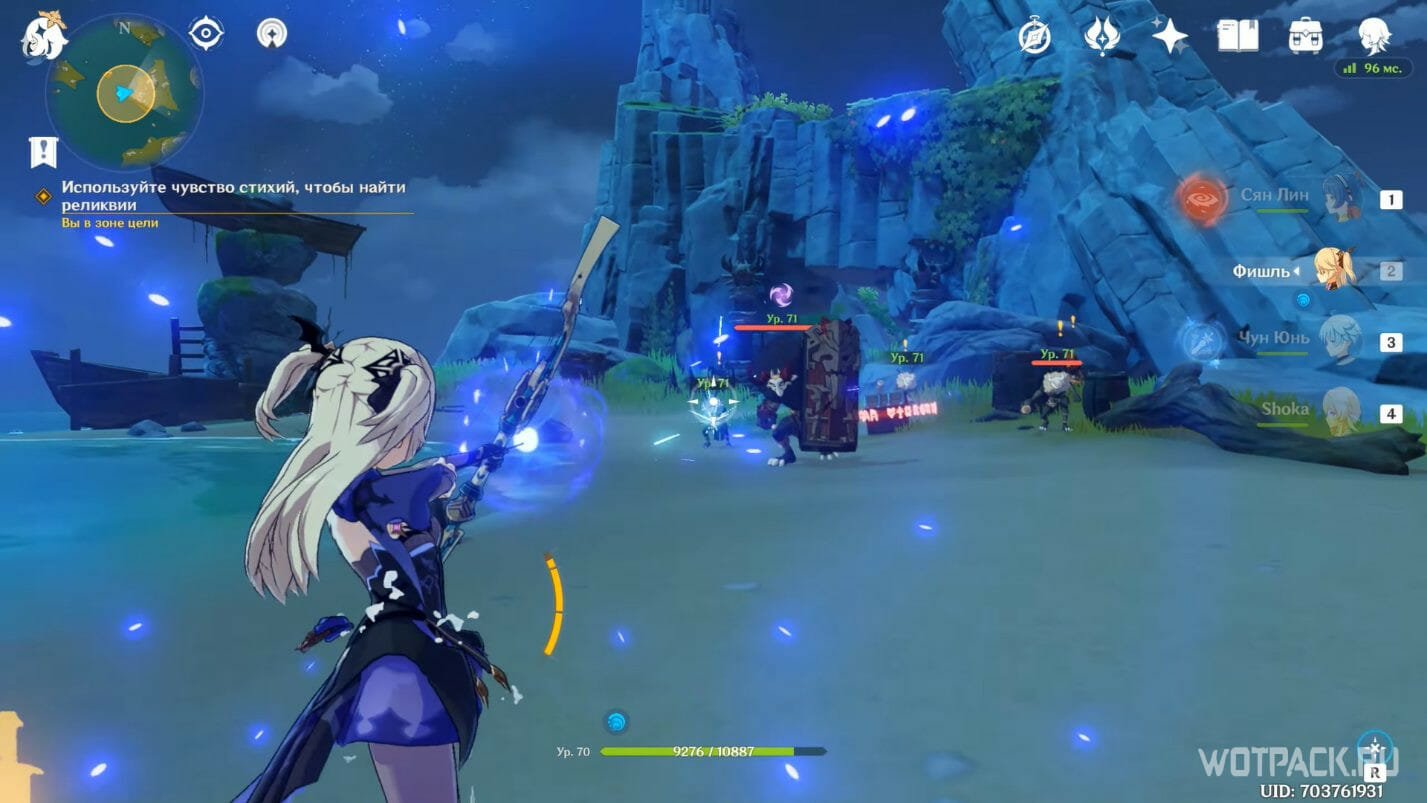Select Фишль in the party list
The width and height of the screenshot is (1427, 803).
[x=1334, y=270]
